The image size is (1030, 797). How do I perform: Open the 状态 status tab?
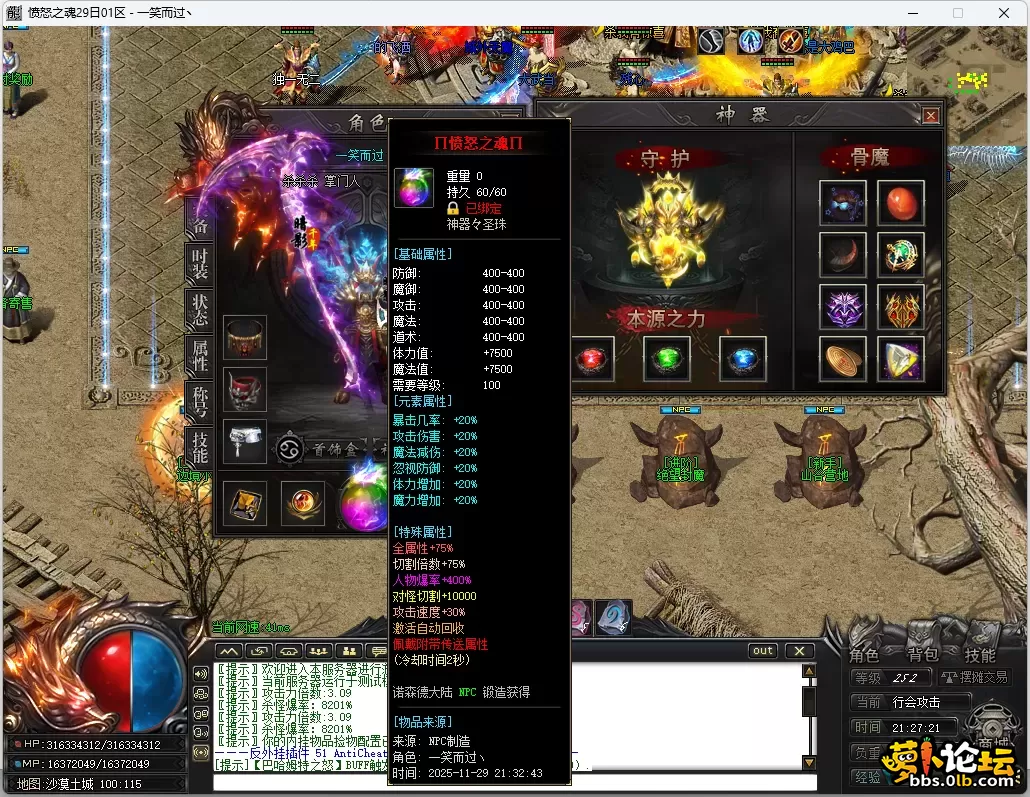pyautogui.click(x=200, y=310)
